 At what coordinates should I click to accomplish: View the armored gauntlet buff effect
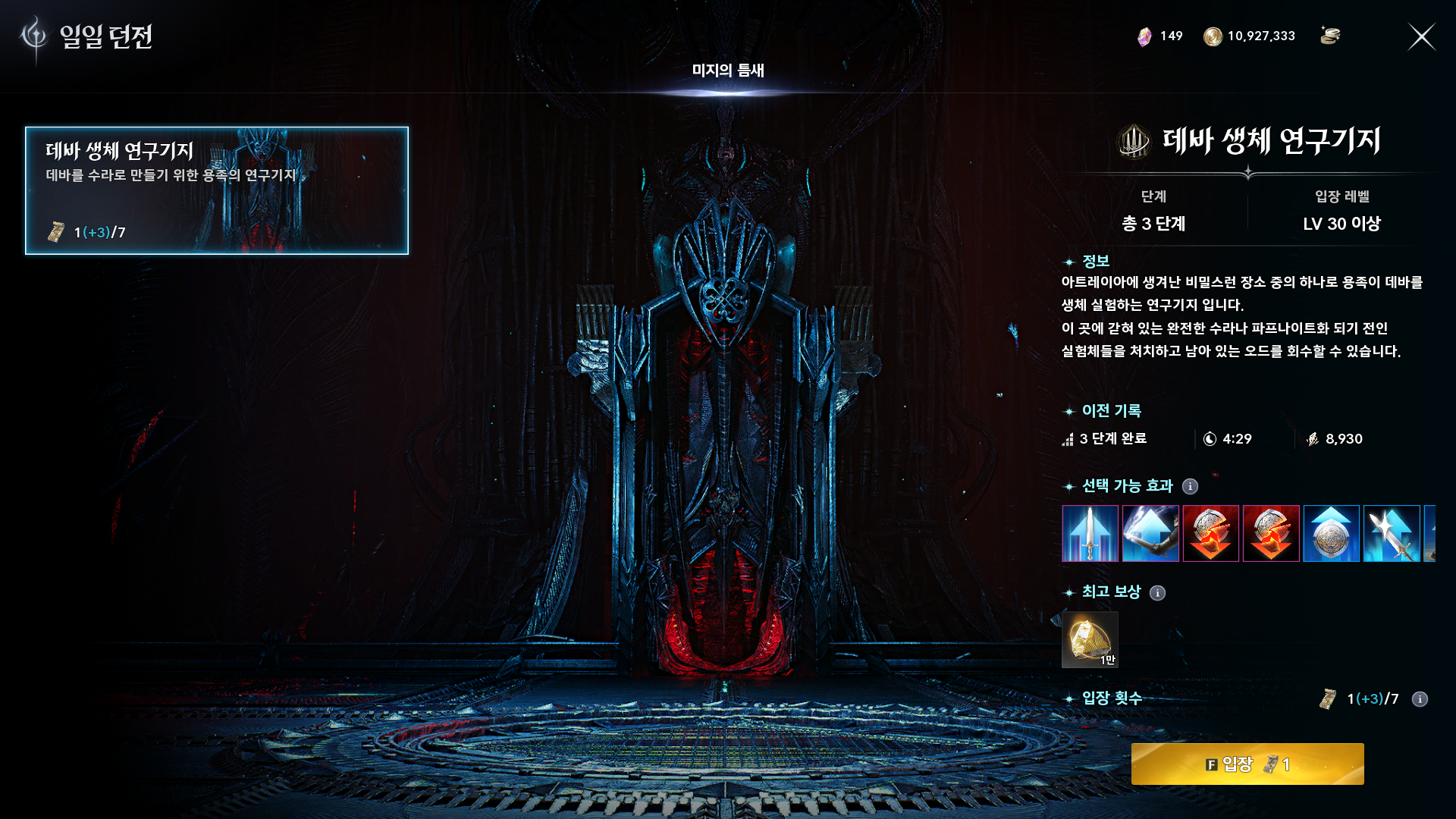pos(1150,534)
